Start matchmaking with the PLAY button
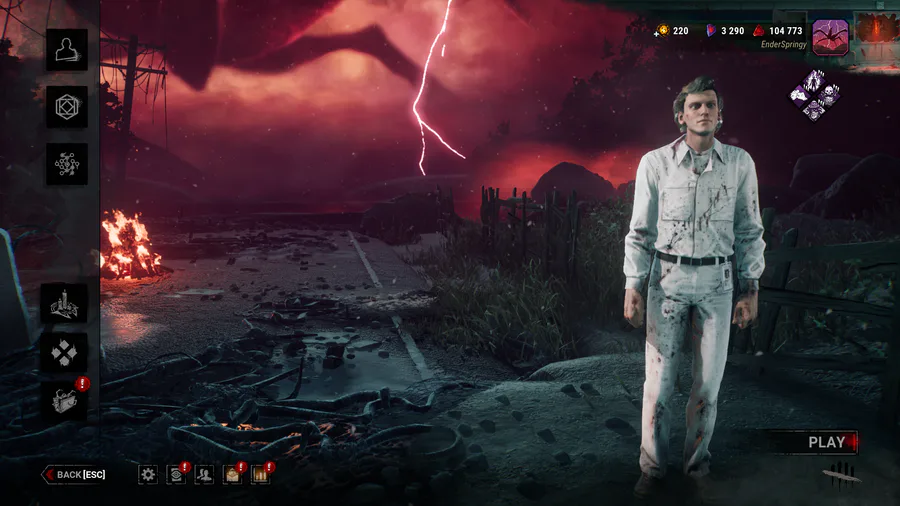 click(x=827, y=442)
